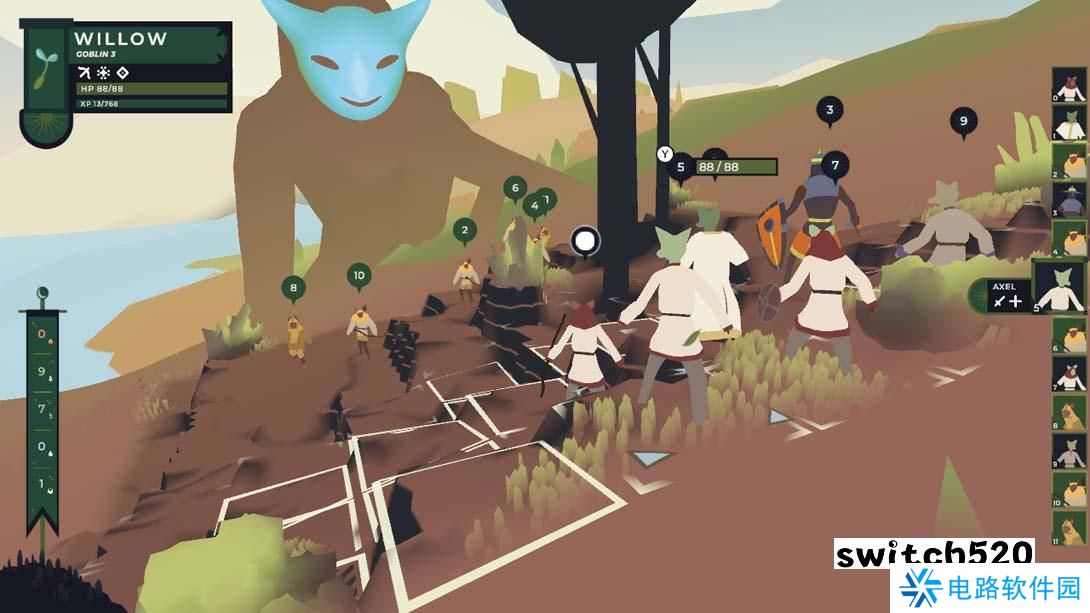
Task: Select the unit marker numbered 3
Action: pos(829,110)
